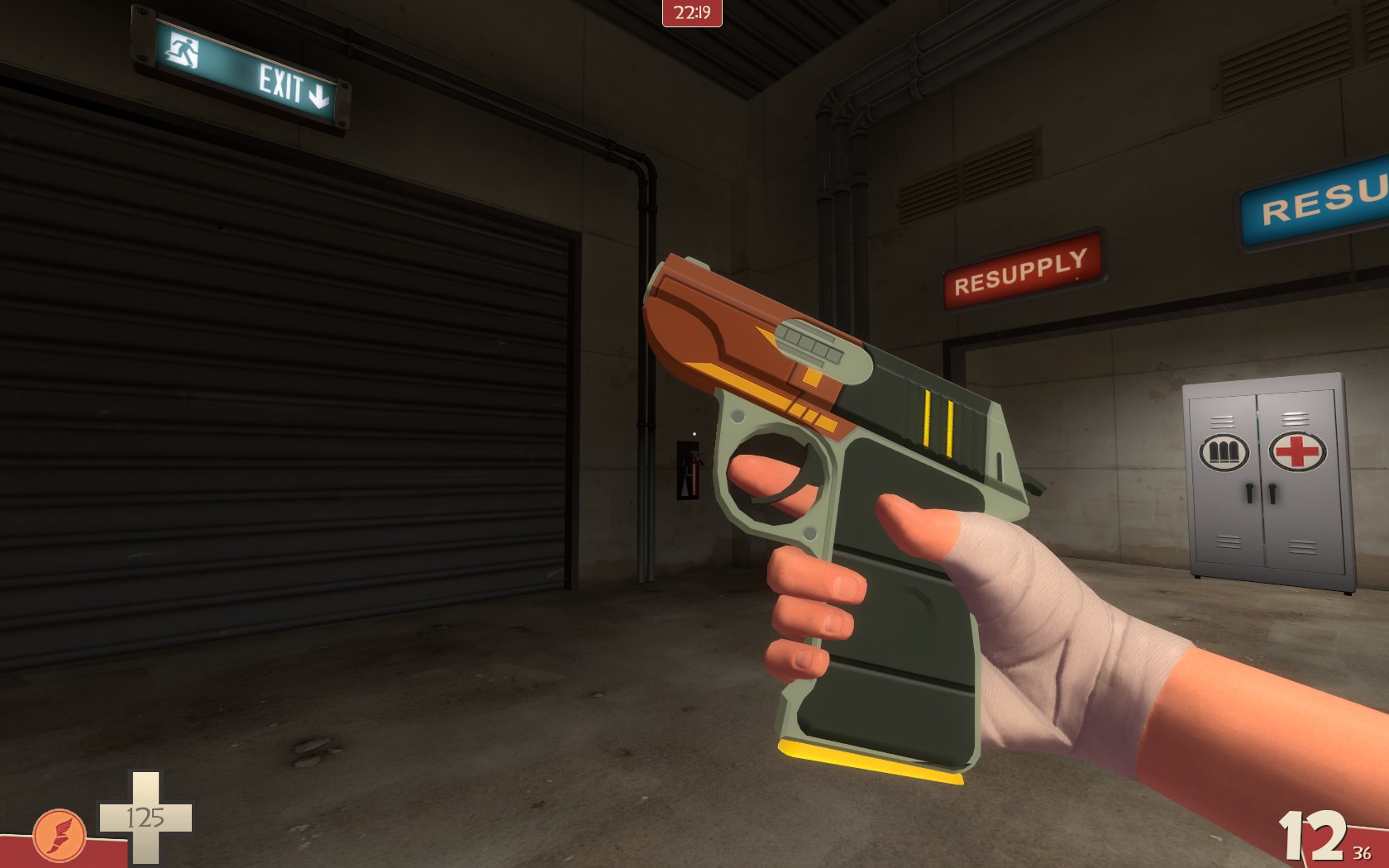Expand the round match timer display
1389x868 pixels.
690,12
